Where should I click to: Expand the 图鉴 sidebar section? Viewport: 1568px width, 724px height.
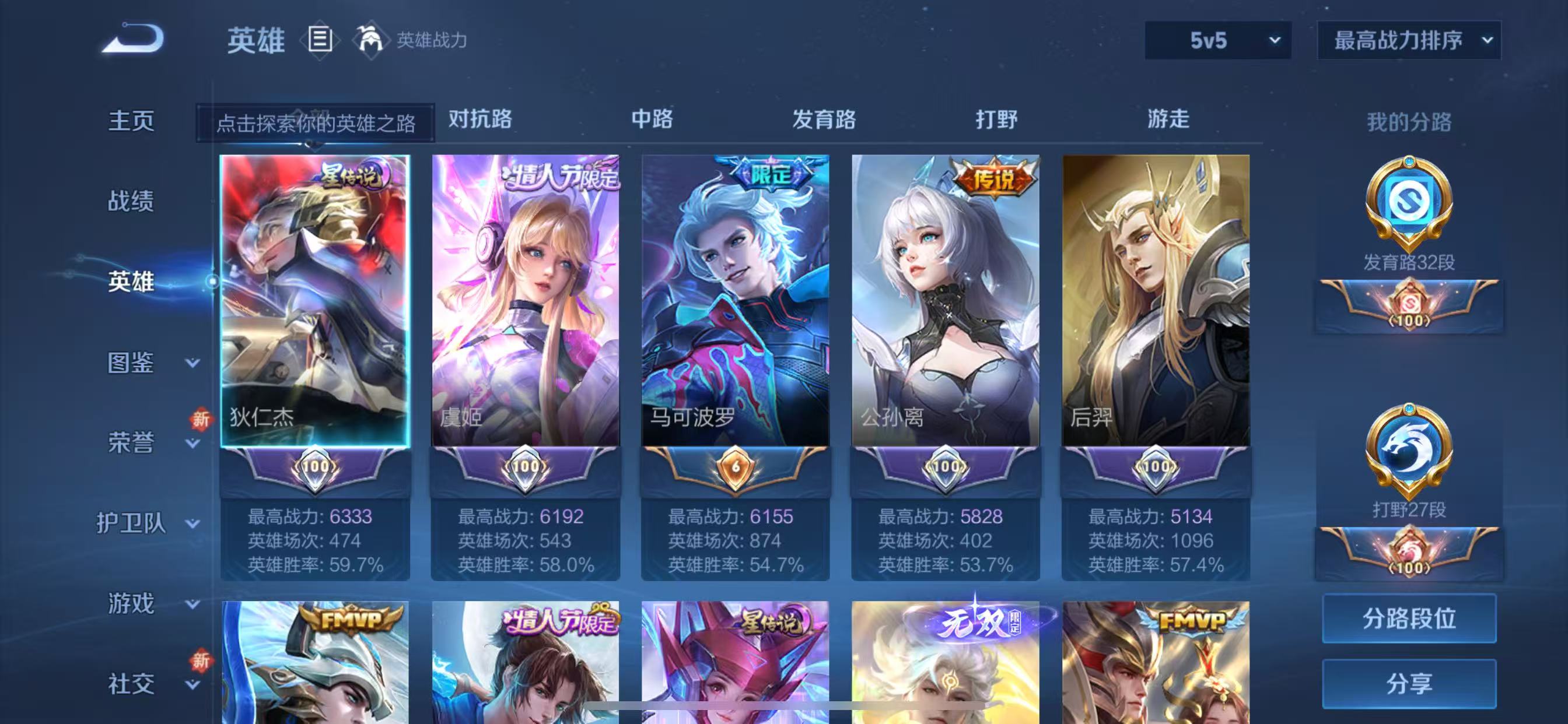pos(129,362)
